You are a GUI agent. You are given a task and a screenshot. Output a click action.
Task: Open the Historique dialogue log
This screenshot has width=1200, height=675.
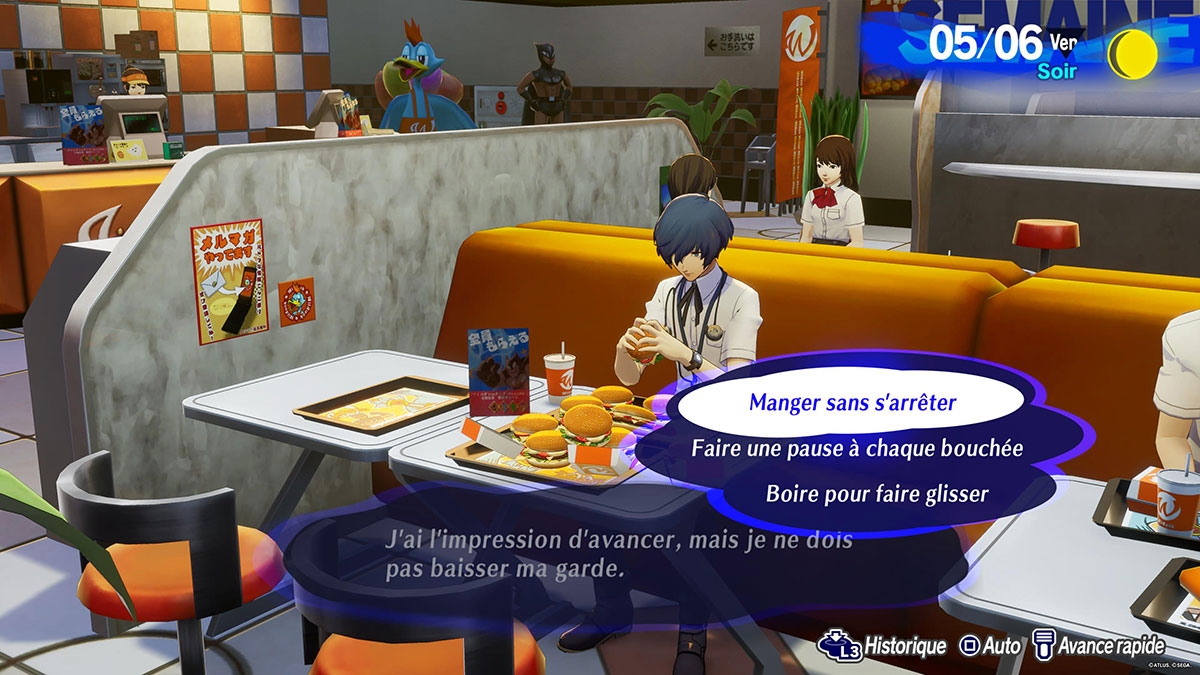point(882,646)
